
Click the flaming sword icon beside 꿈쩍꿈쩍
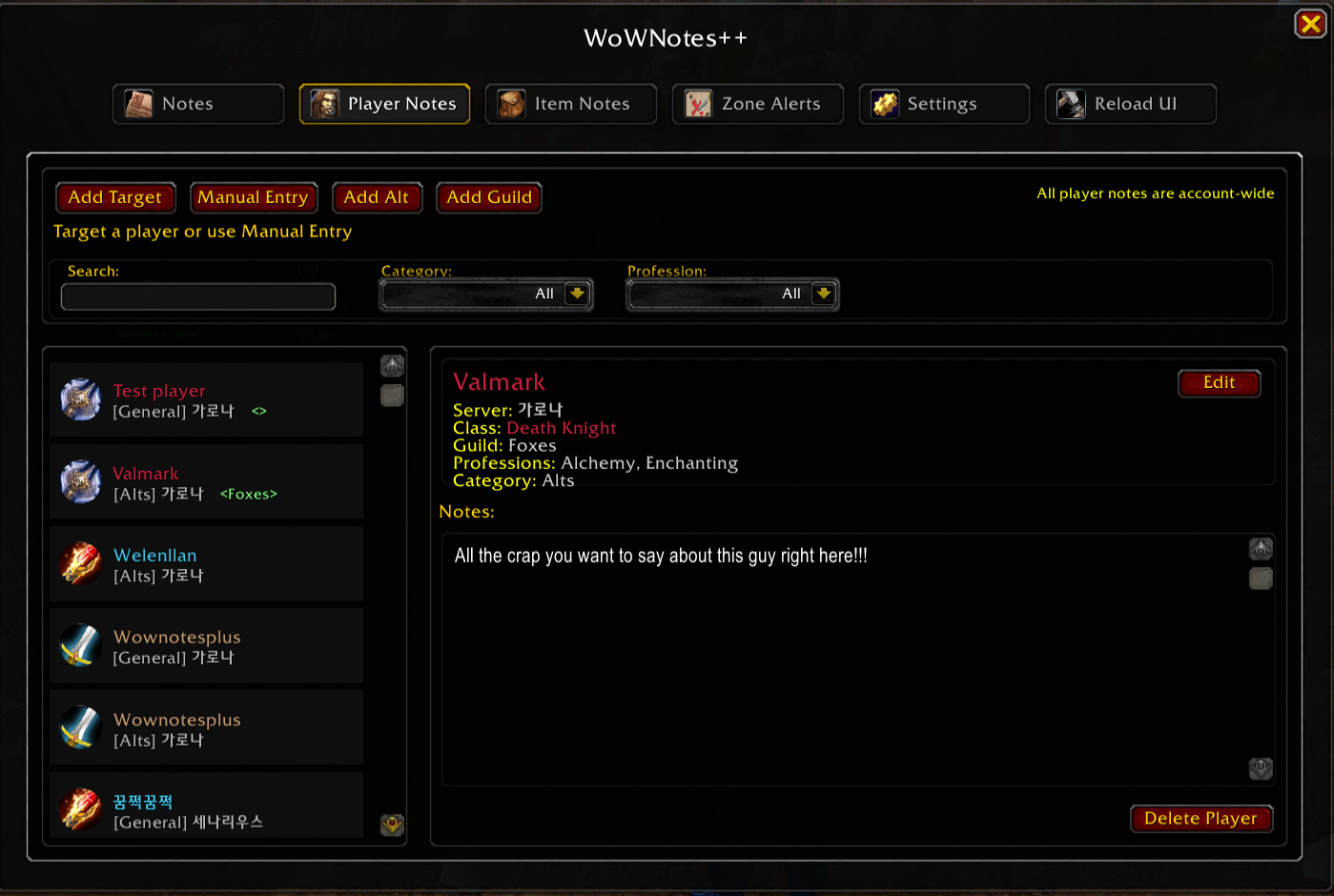tap(81, 807)
